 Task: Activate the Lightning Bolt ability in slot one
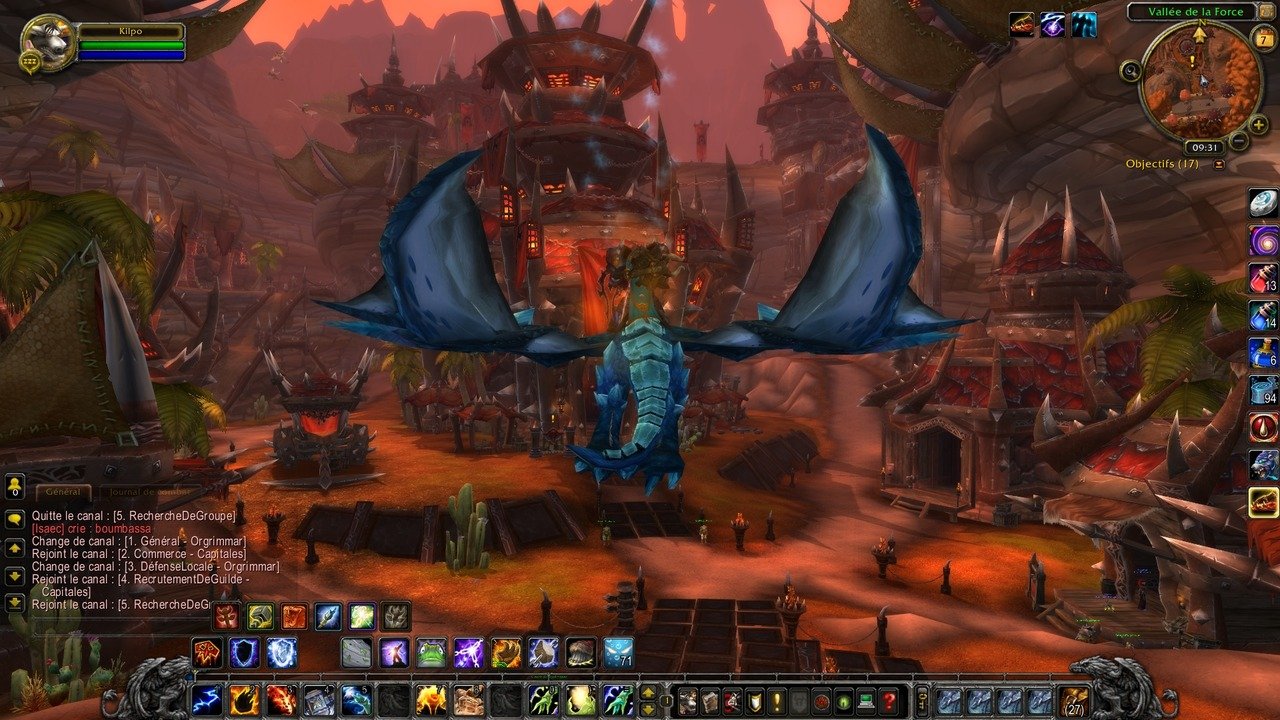click(x=207, y=699)
